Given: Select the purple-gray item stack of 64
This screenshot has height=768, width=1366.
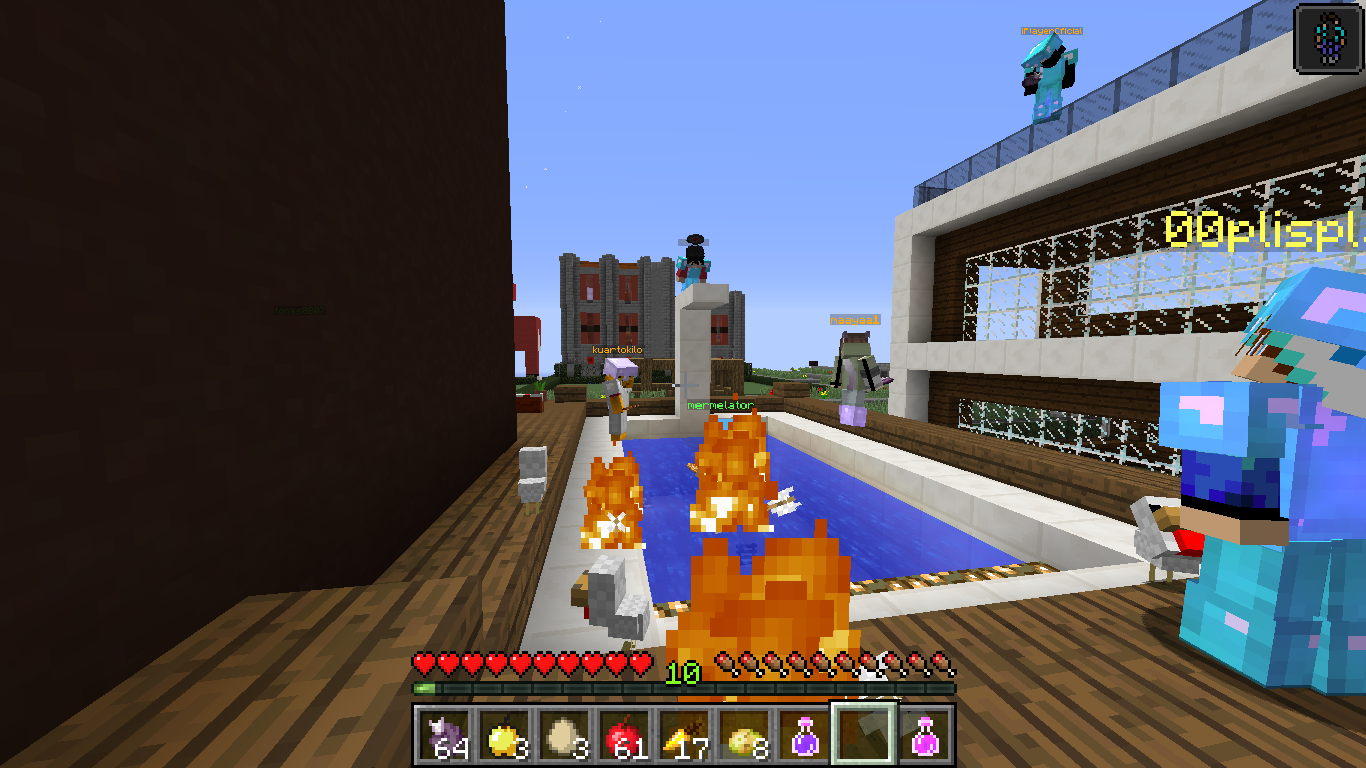Looking at the screenshot, I should click(x=443, y=737).
